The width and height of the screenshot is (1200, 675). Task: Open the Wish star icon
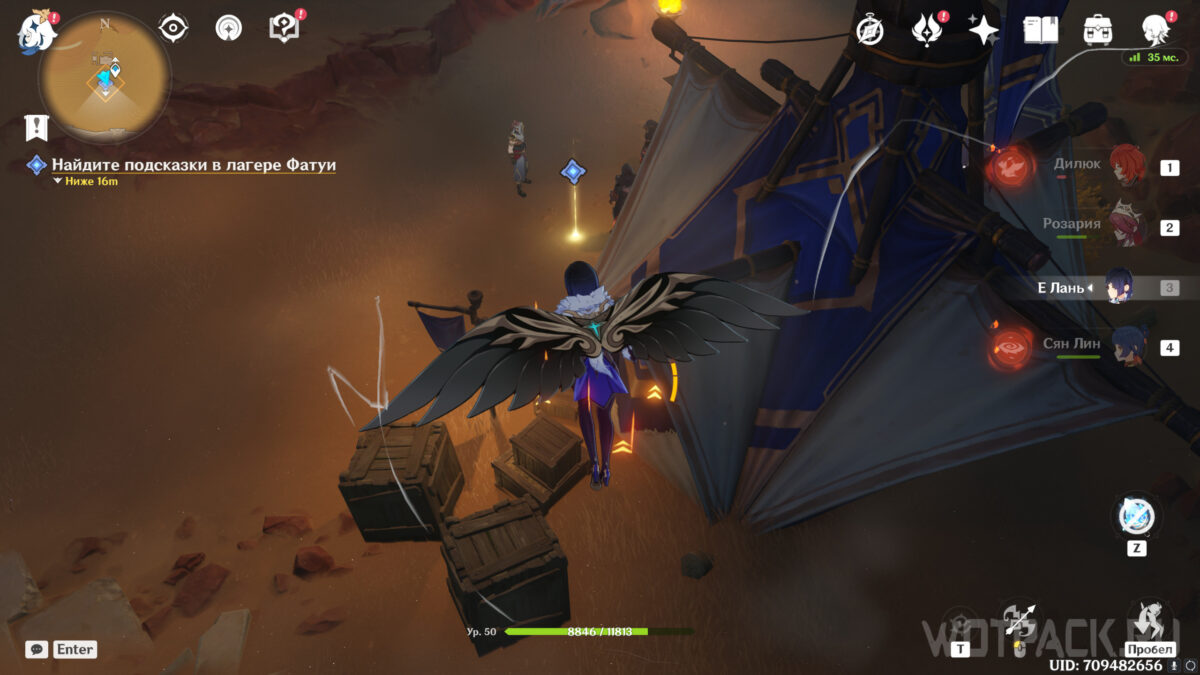pyautogui.click(x=984, y=30)
